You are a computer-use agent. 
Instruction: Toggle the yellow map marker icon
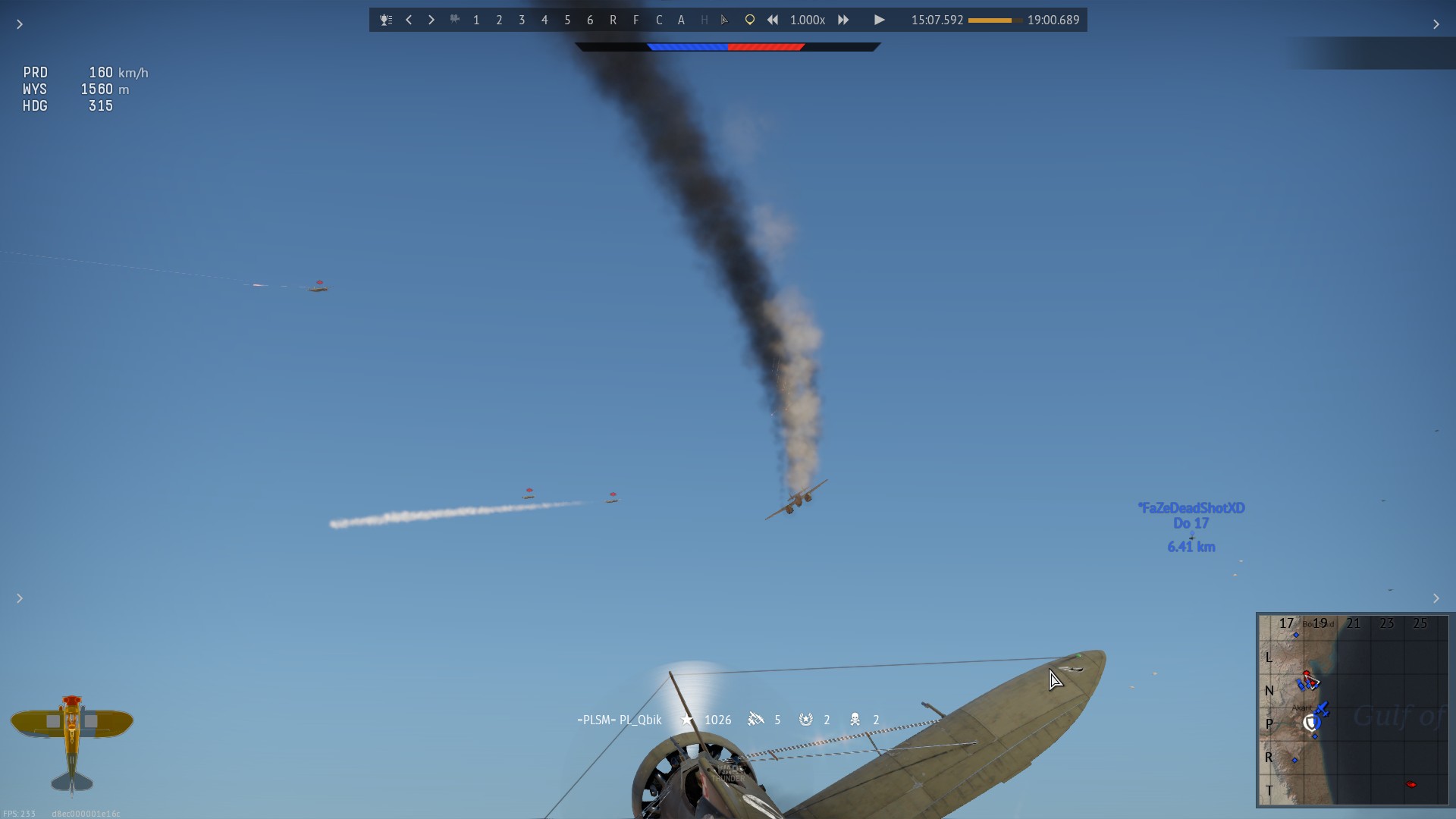(749, 20)
